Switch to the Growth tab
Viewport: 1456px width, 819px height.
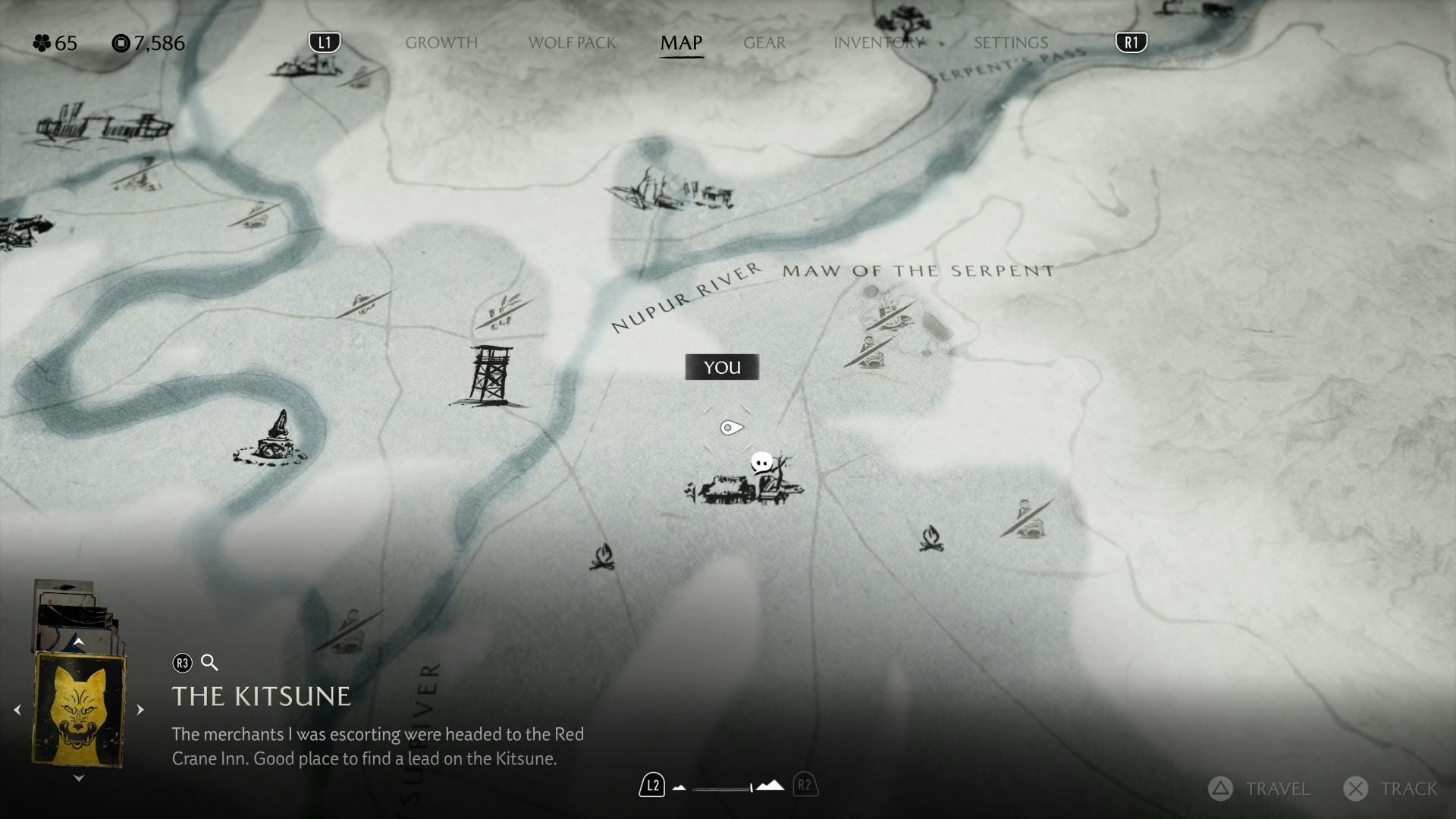[x=441, y=42]
